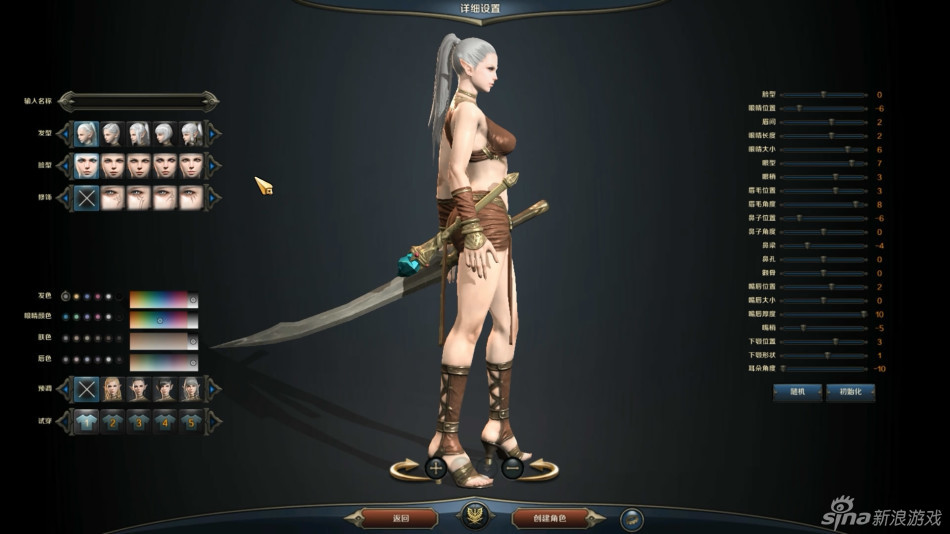This screenshot has width=950, height=534.
Task: Pick a color in the hair color gradient
Action: click(159, 299)
